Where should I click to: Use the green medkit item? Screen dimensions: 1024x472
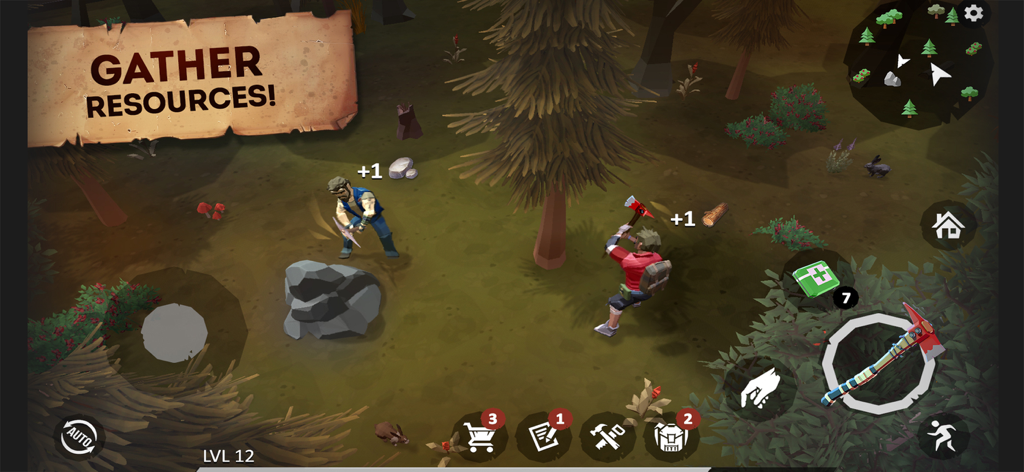(x=817, y=277)
